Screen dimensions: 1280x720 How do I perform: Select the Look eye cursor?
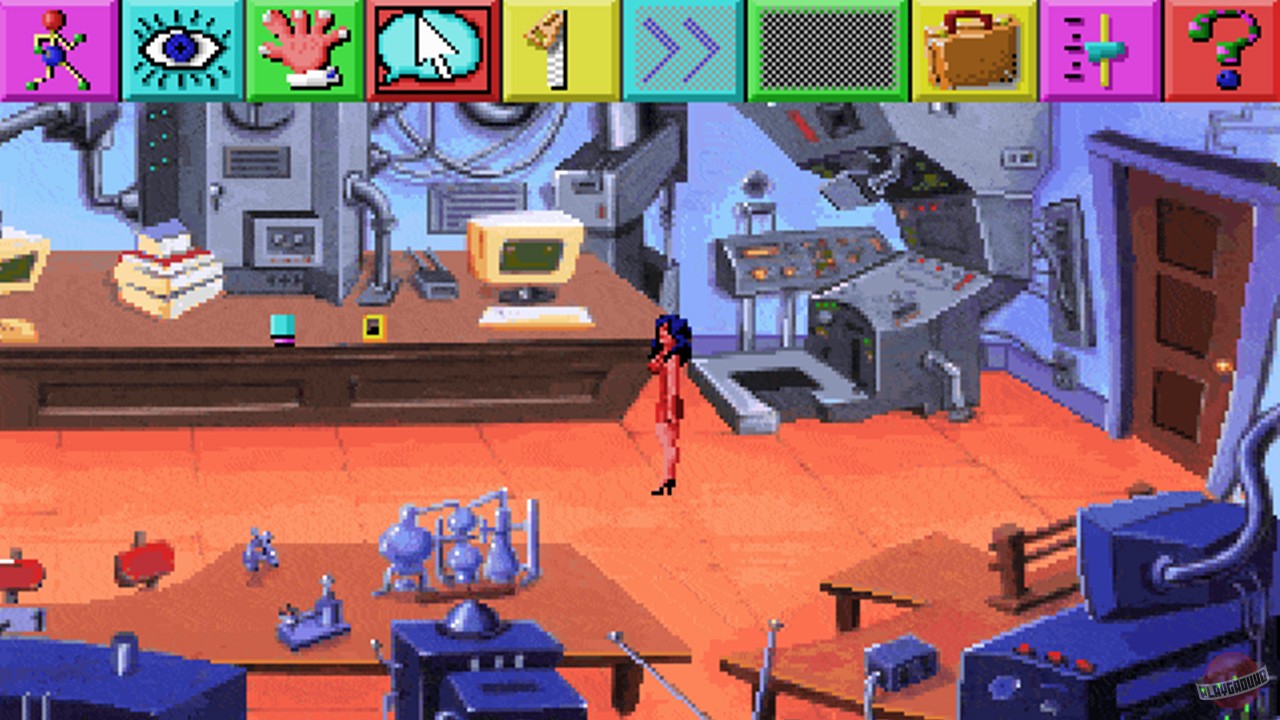point(181,50)
